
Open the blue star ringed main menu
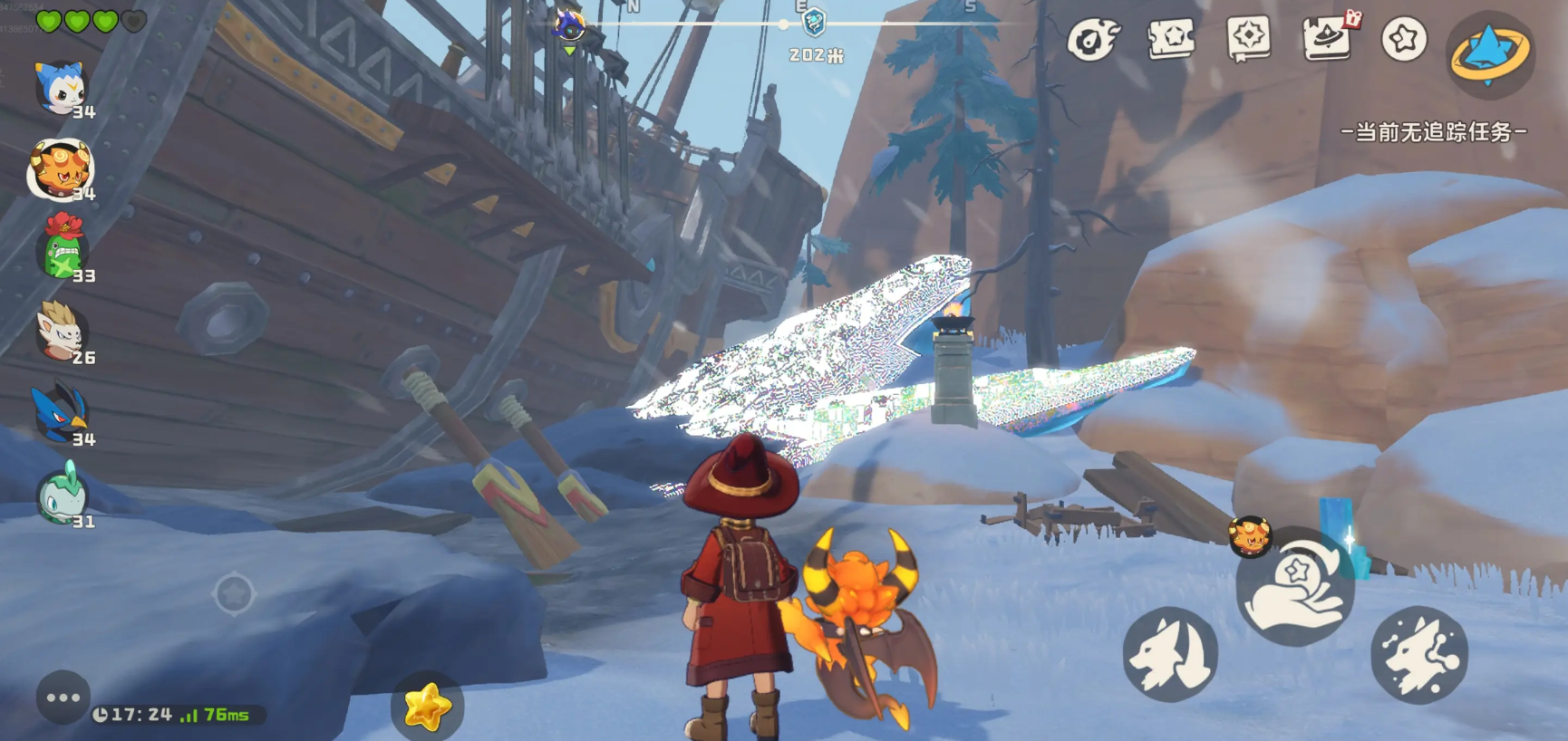(x=1490, y=53)
